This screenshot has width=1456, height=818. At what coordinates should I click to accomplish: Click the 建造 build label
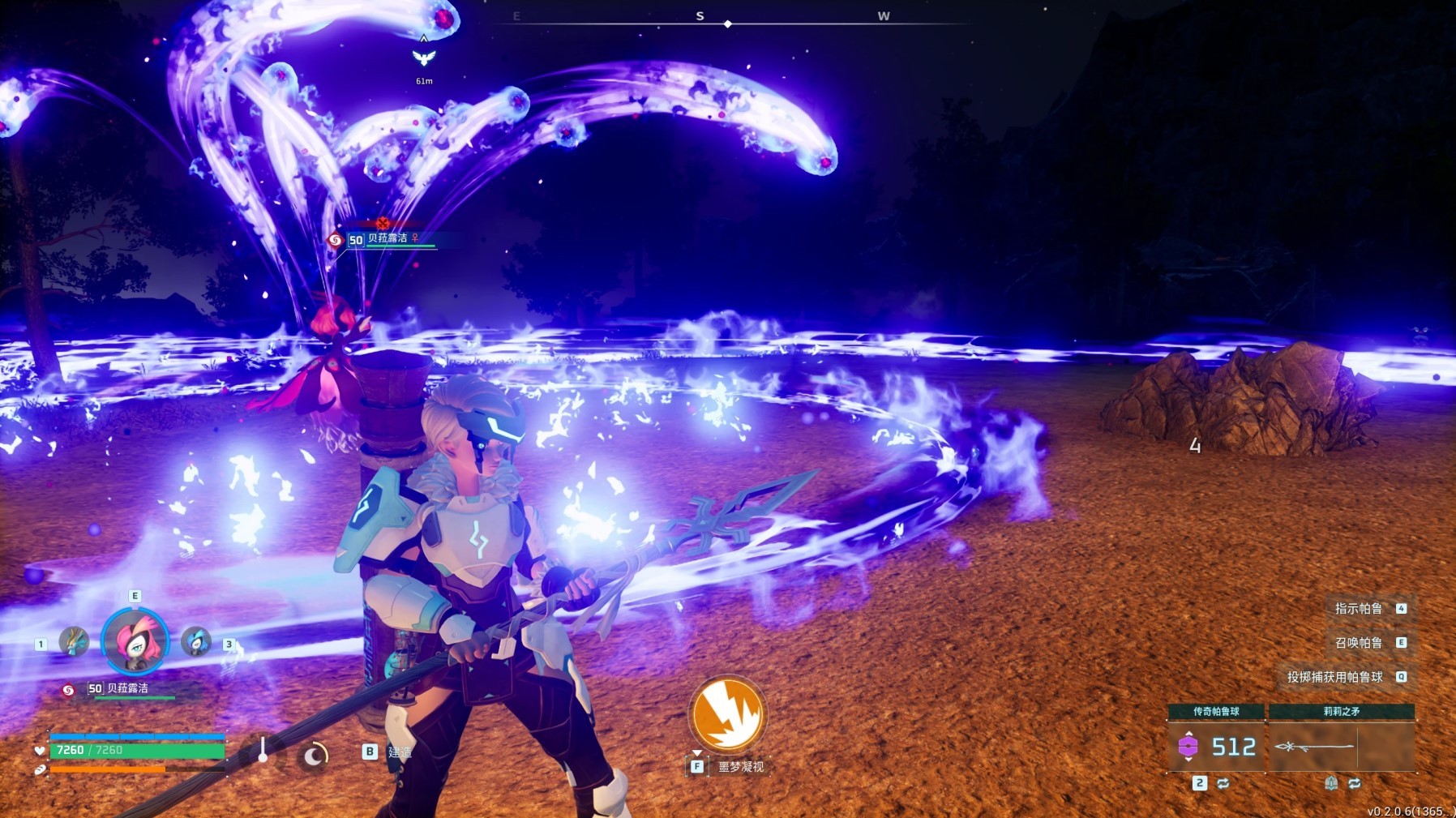[x=400, y=752]
